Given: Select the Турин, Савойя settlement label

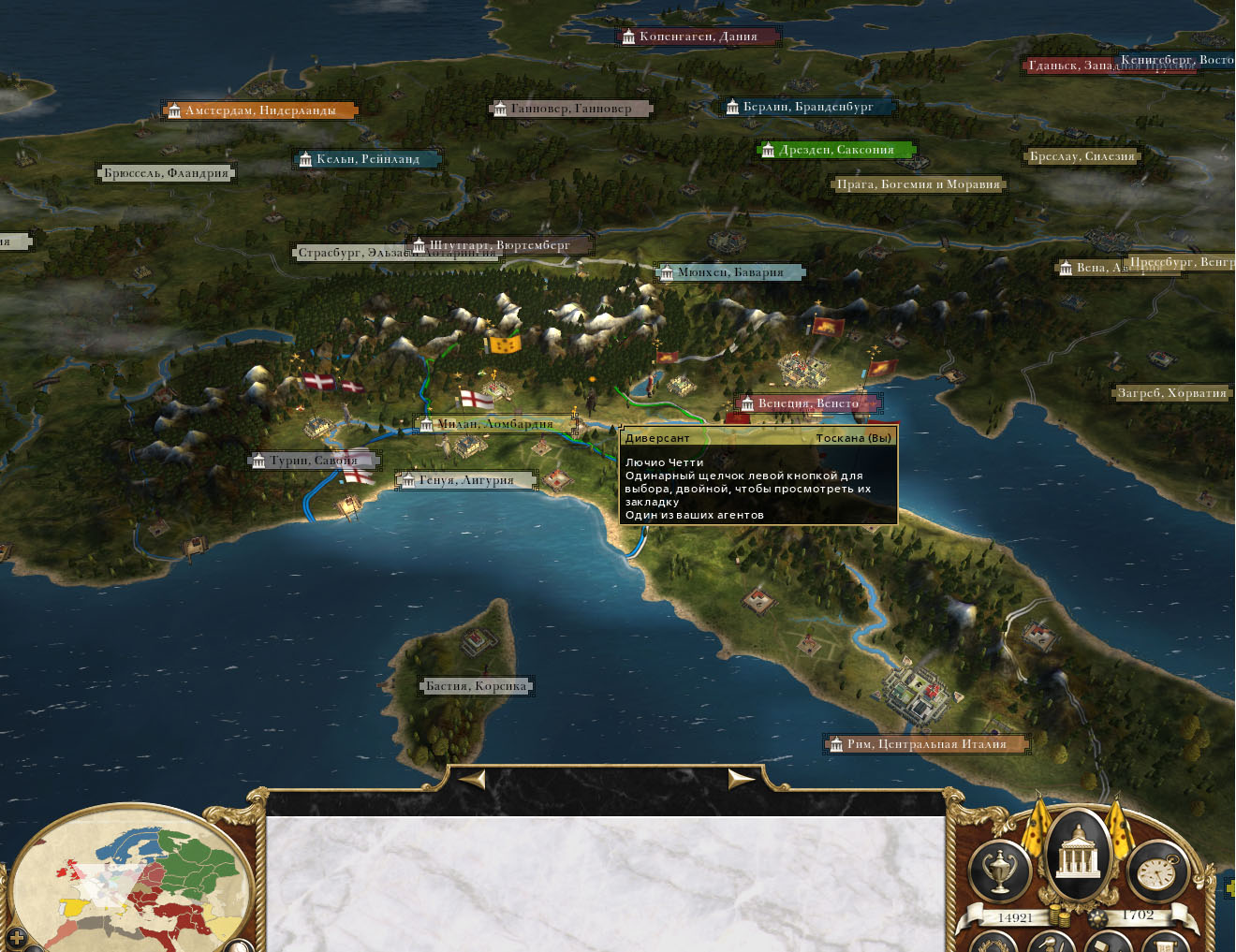Looking at the screenshot, I should click(x=314, y=461).
